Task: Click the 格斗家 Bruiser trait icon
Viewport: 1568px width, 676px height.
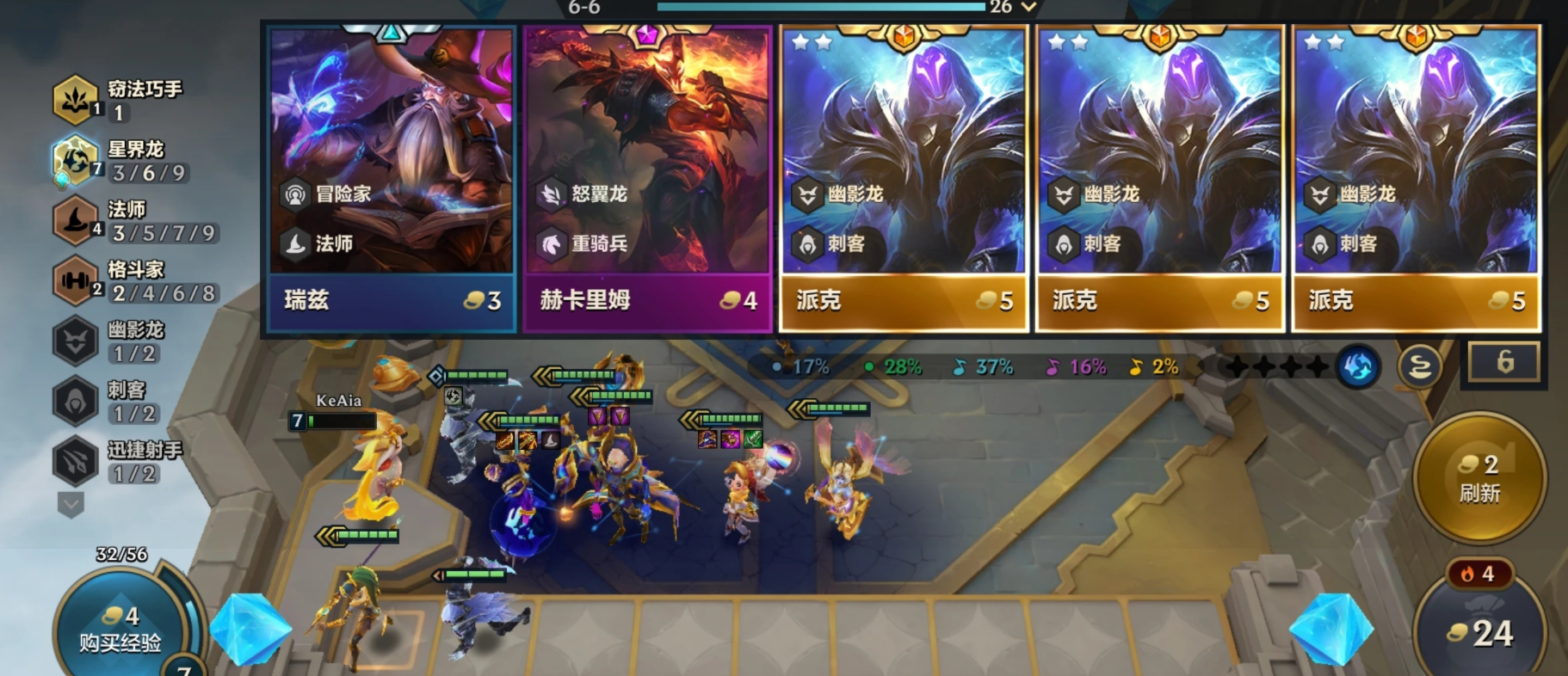Action: pos(74,279)
